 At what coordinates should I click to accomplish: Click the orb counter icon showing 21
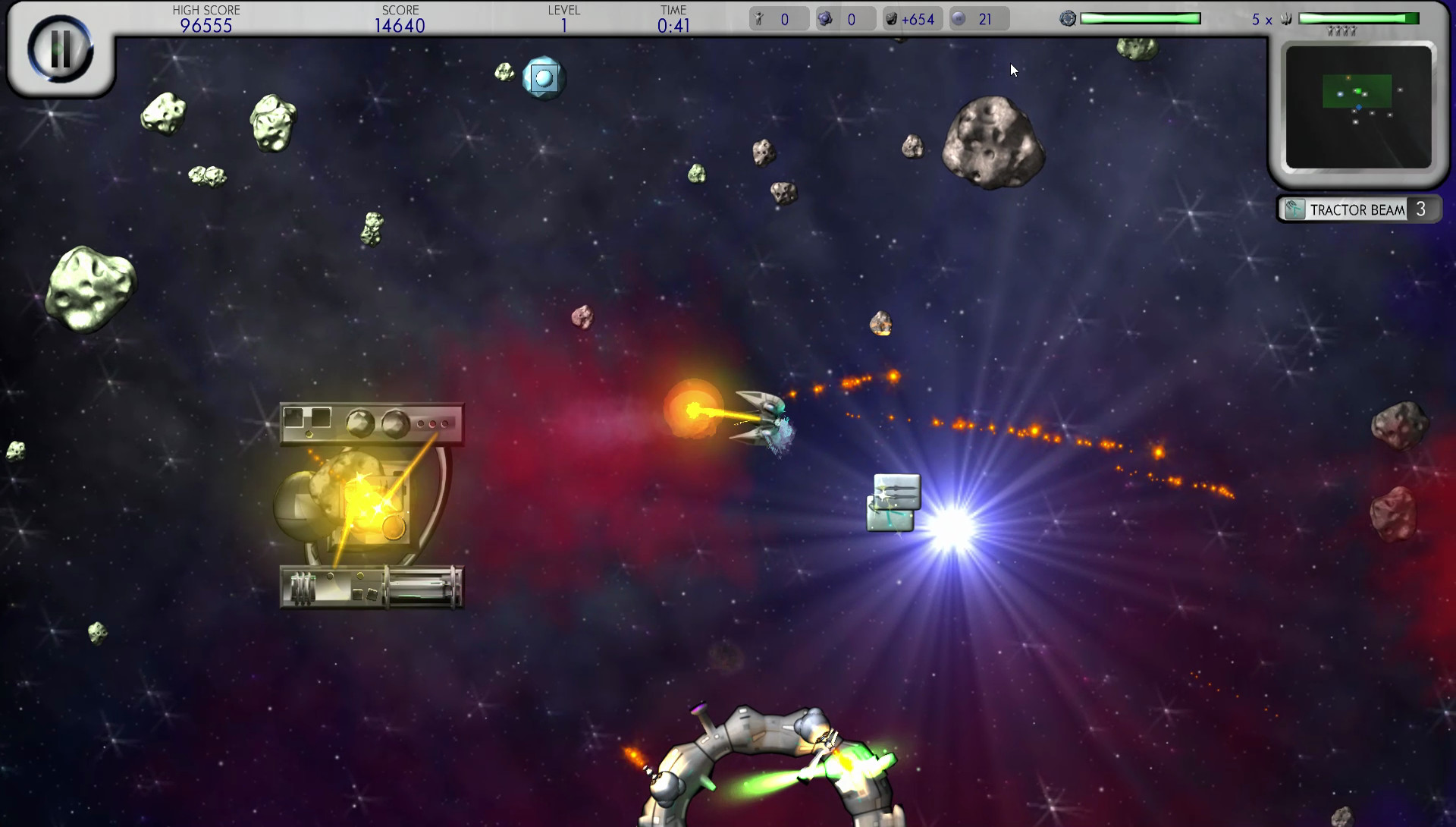point(959,18)
